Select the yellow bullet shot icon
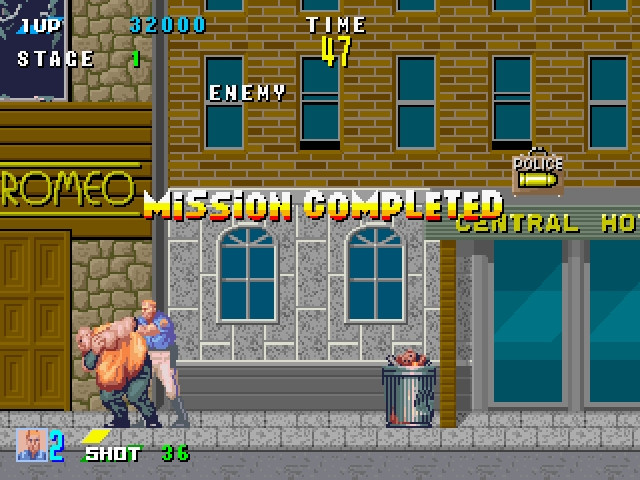 click(x=96, y=436)
